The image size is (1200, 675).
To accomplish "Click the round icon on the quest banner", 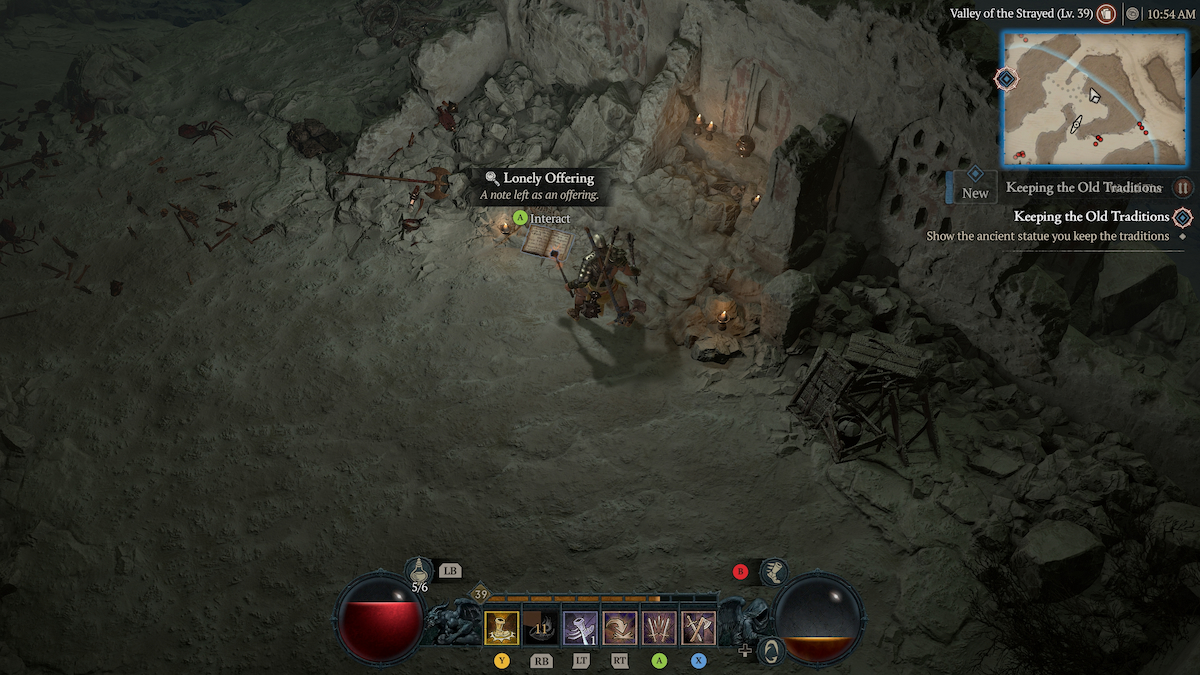I will click(x=1183, y=188).
